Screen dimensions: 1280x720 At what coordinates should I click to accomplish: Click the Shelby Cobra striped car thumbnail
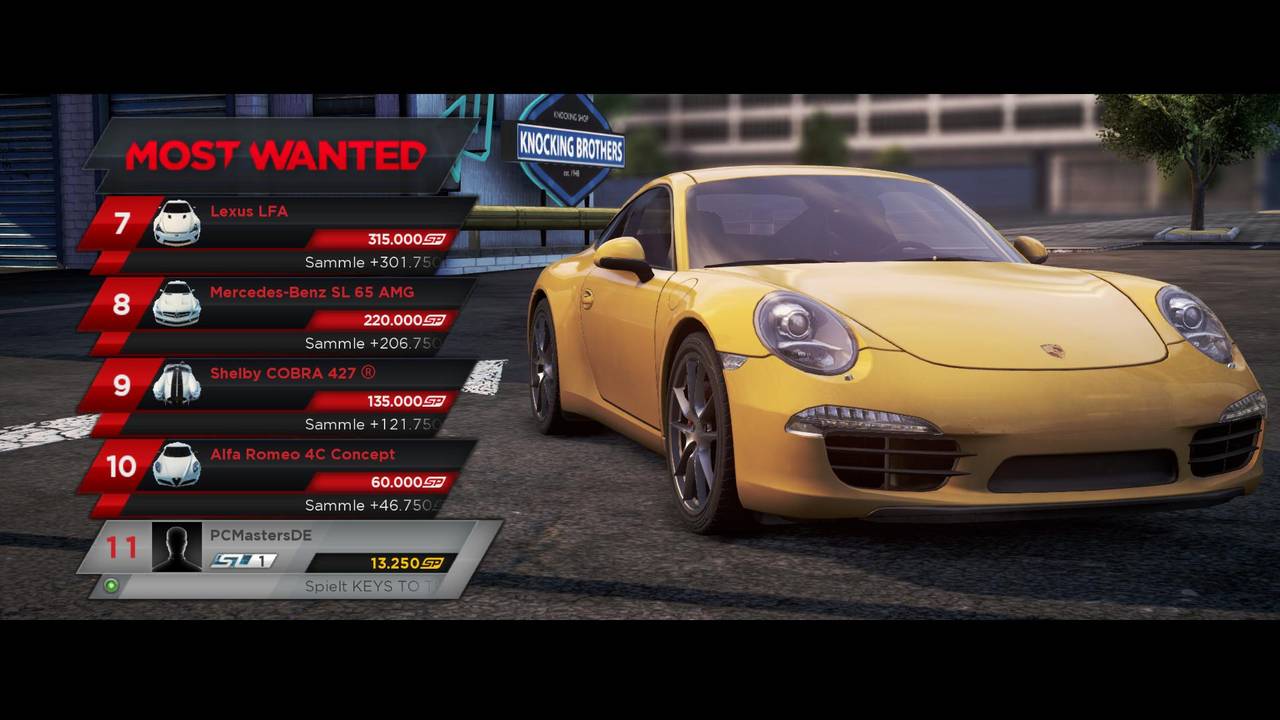click(x=177, y=384)
